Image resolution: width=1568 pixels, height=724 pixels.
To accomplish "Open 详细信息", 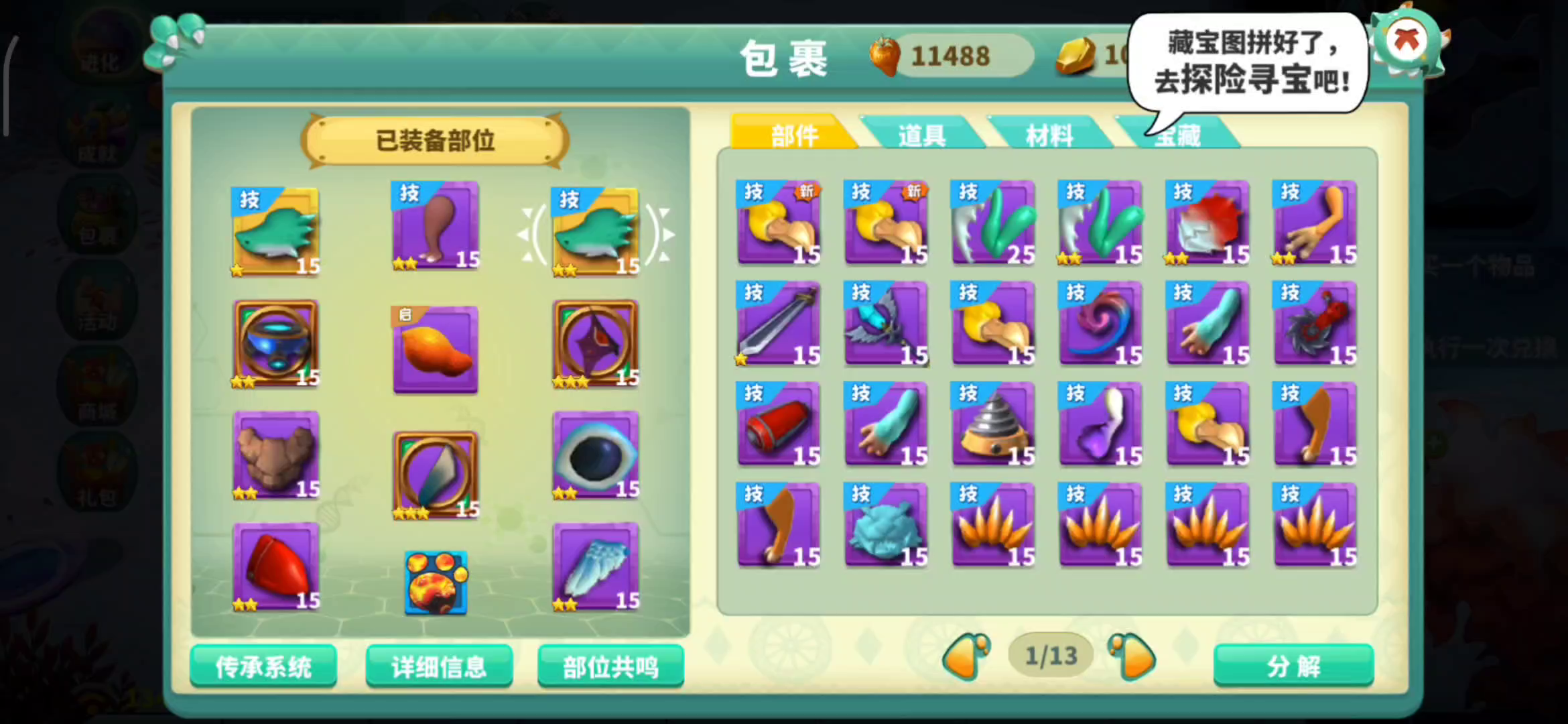I will (x=439, y=666).
